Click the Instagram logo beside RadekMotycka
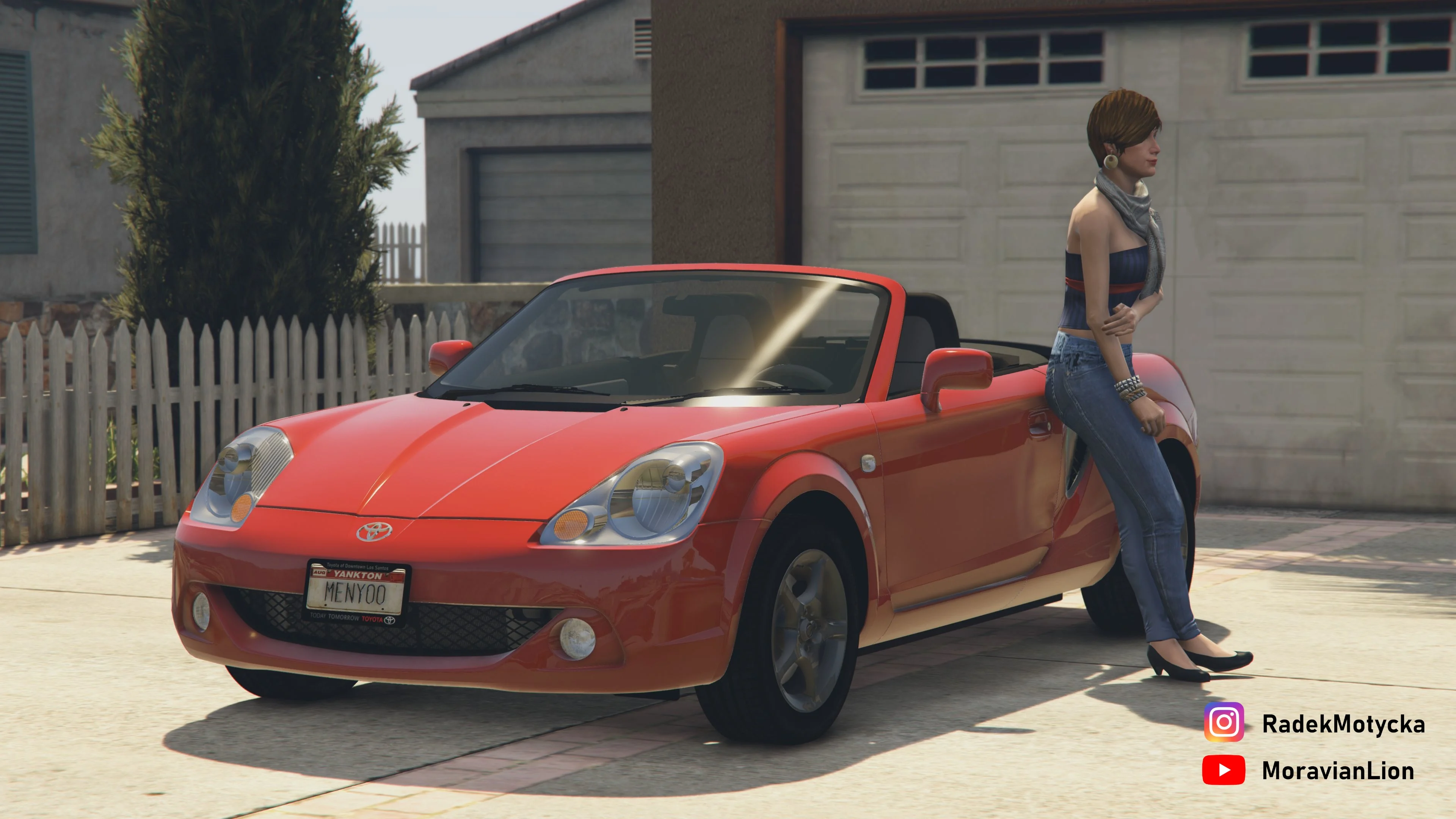The image size is (1456, 819). (1224, 722)
